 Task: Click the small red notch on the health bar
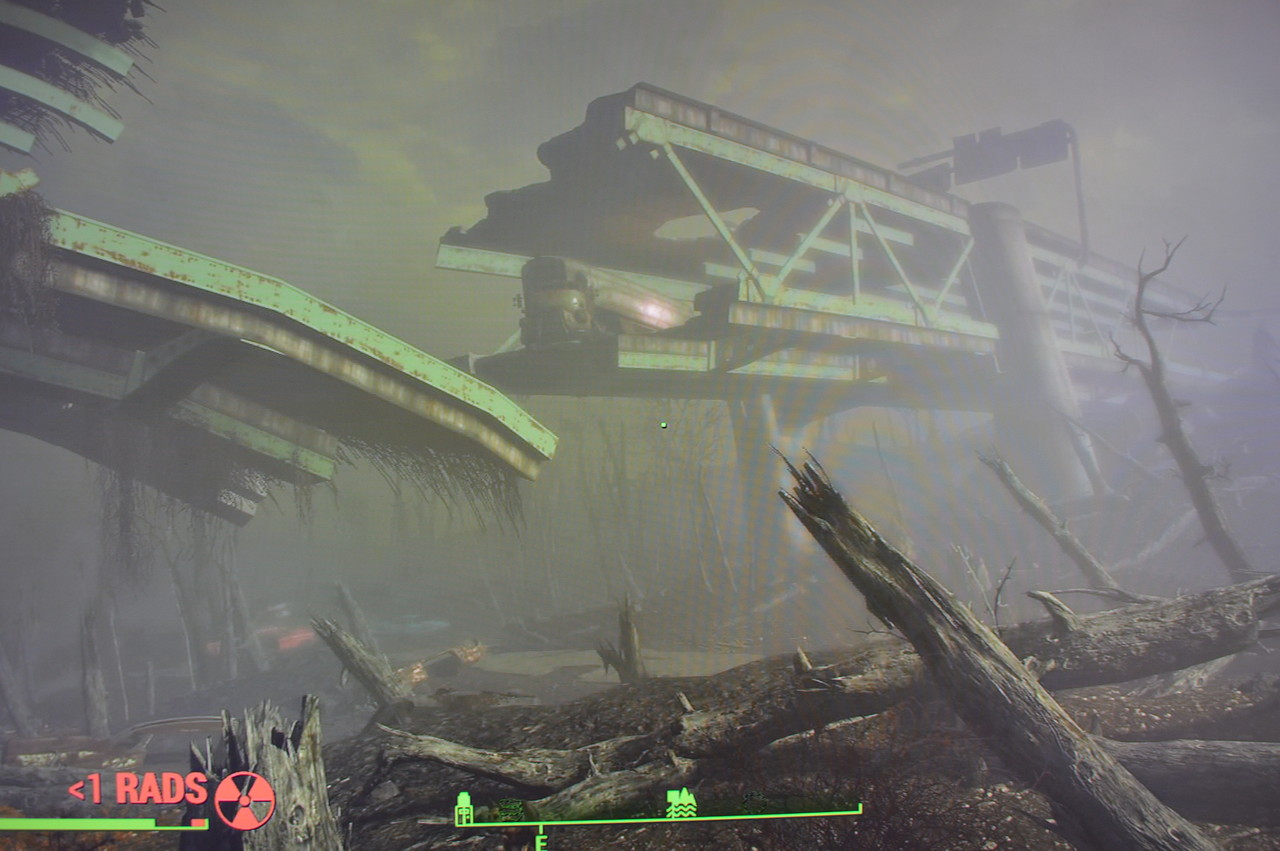pos(198,822)
